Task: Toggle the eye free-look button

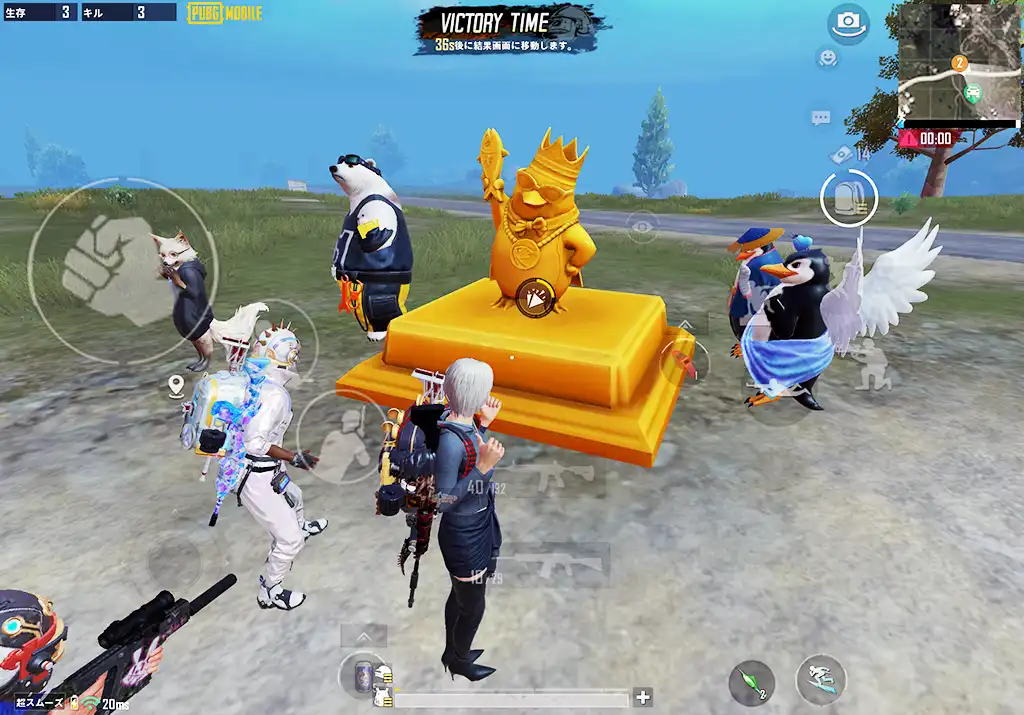Action: [x=641, y=226]
